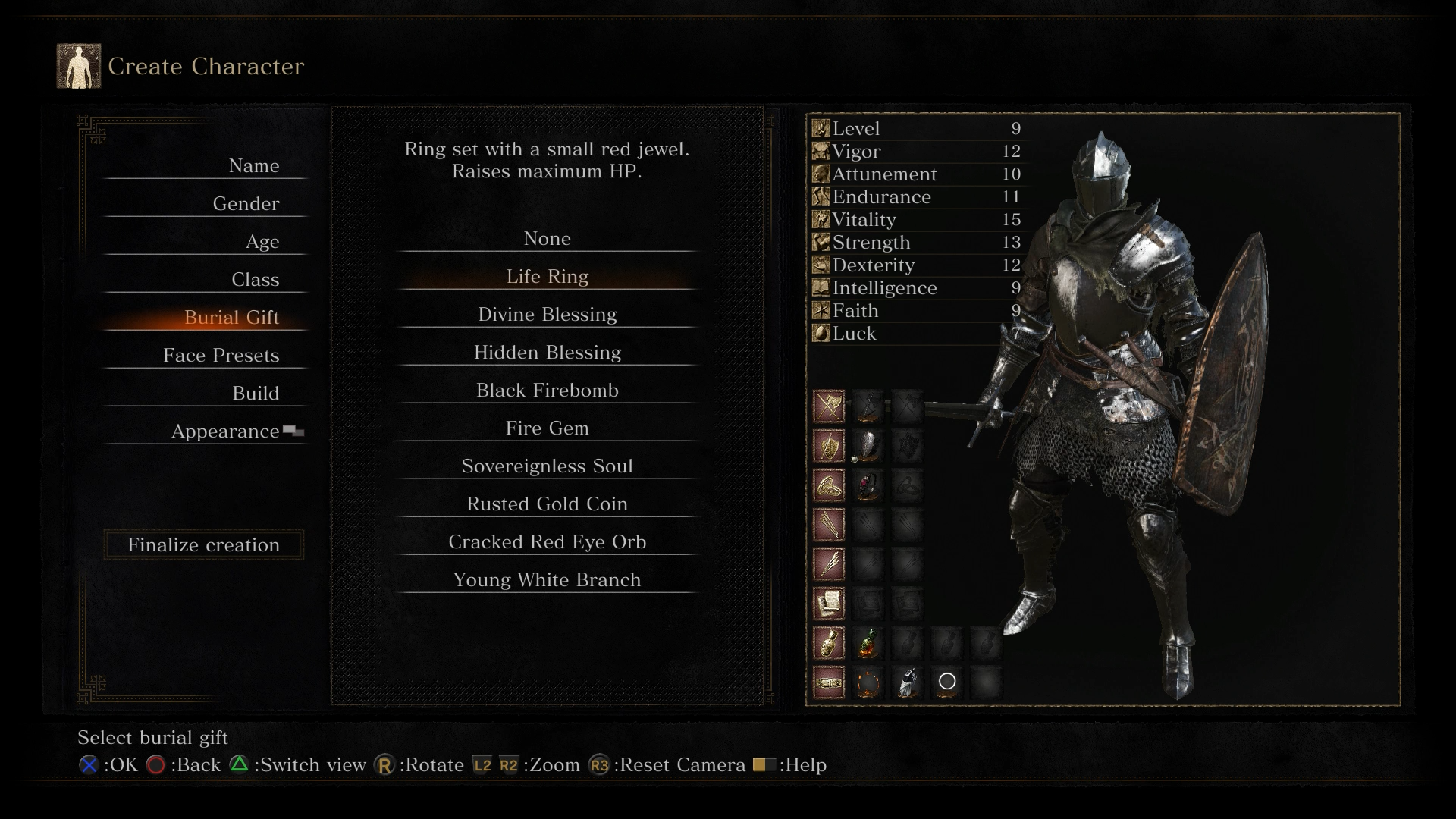Pick the Fire Gem gift

(x=547, y=428)
